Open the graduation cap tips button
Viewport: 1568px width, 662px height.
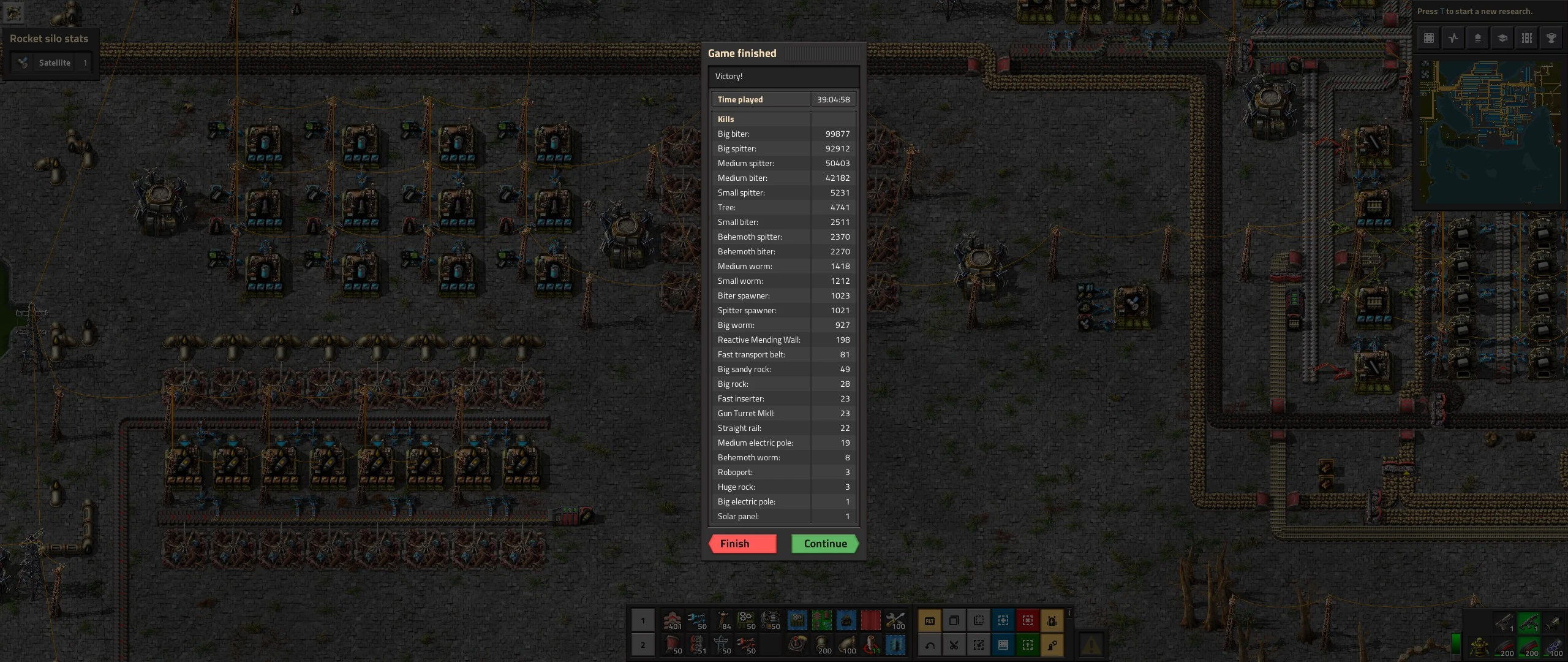[1502, 38]
